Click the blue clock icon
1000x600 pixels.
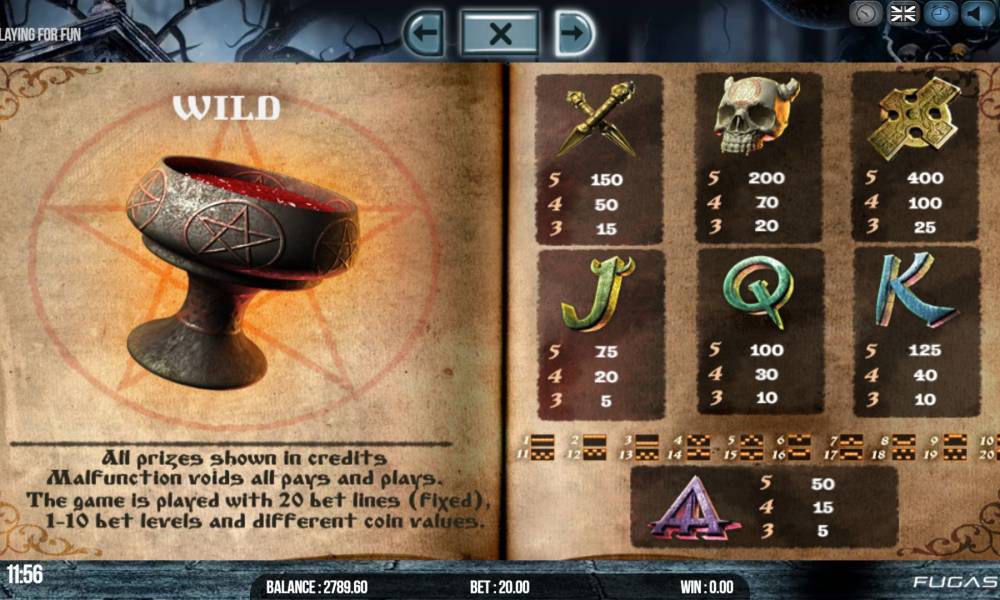[x=940, y=14]
